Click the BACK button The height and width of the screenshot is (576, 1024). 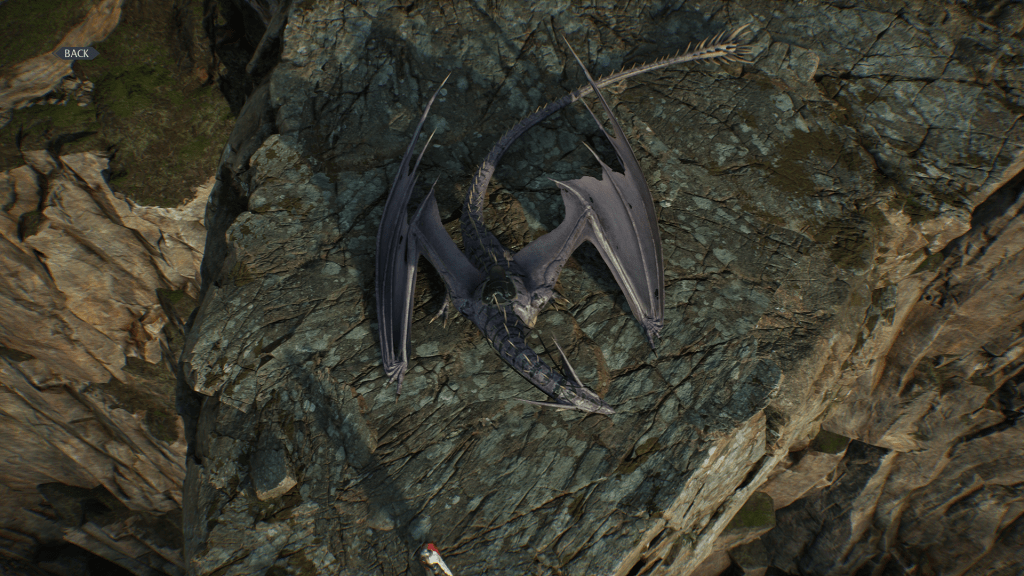pos(76,53)
